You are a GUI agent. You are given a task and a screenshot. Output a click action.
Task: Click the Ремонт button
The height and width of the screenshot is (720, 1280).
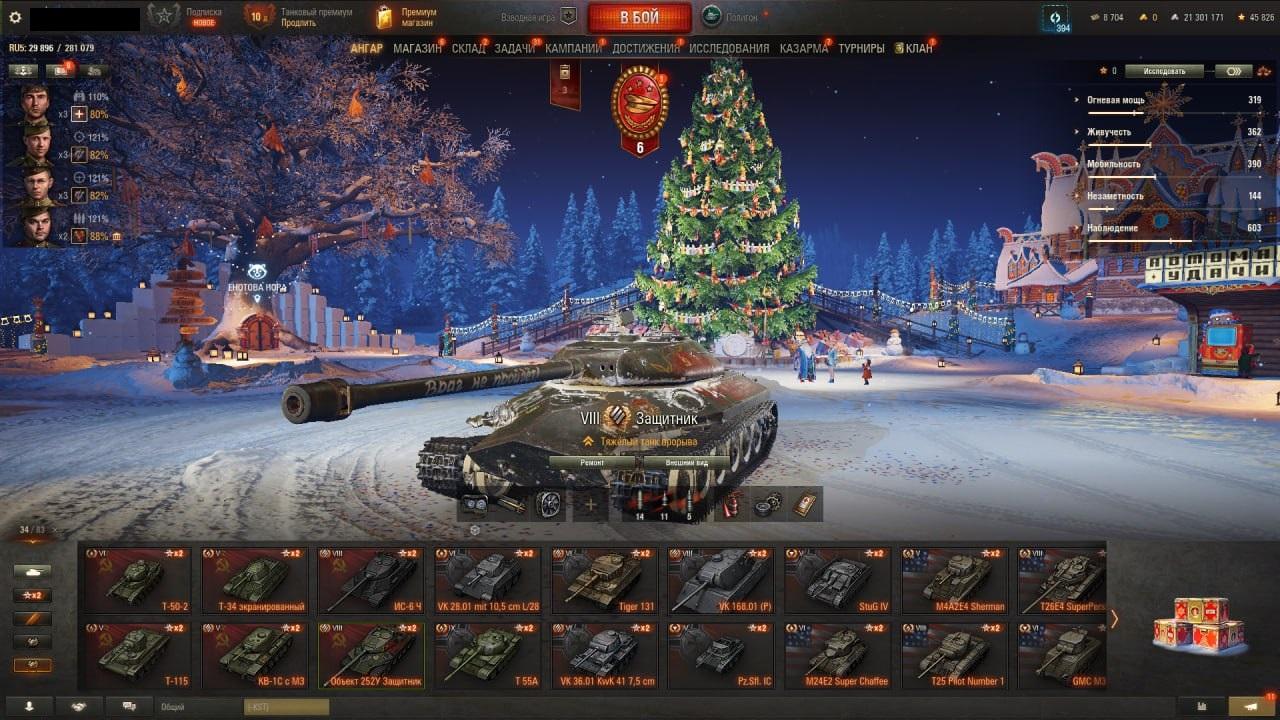(593, 463)
